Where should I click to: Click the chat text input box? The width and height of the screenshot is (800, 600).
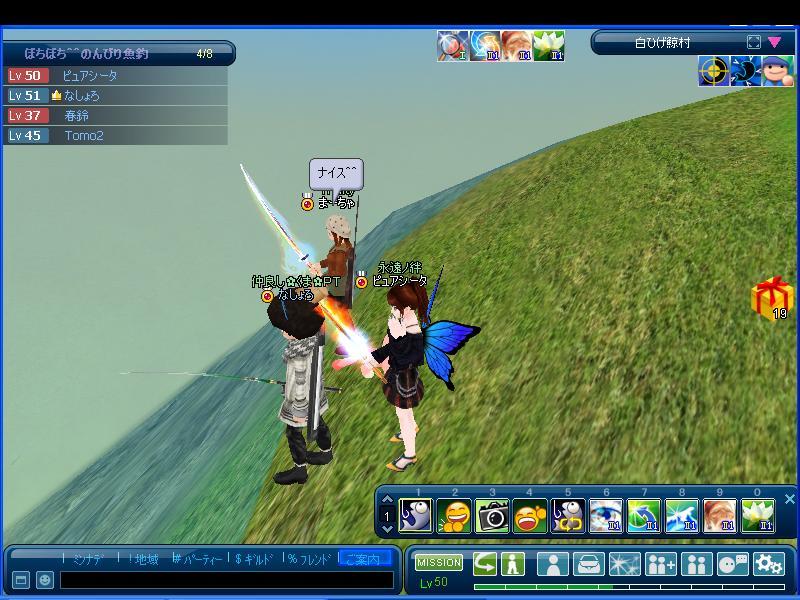pyautogui.click(x=225, y=580)
